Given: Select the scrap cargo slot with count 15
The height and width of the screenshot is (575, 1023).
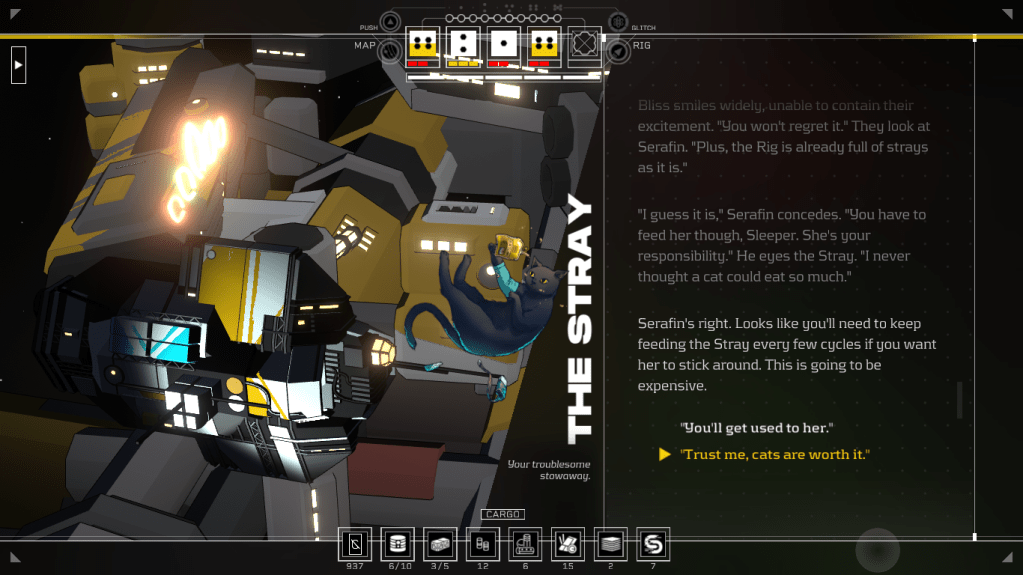Looking at the screenshot, I should pos(568,544).
